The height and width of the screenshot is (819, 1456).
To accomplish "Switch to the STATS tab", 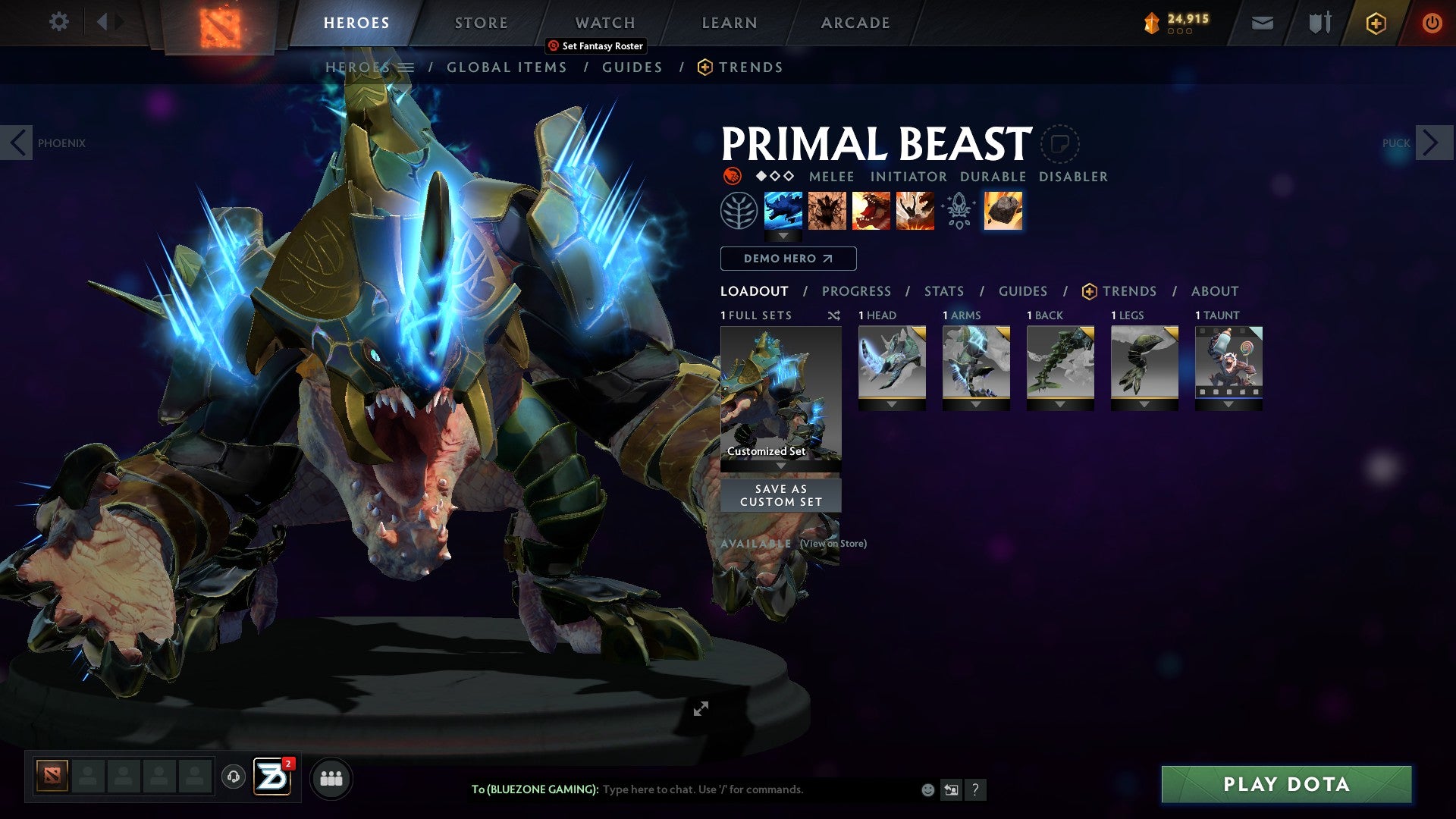I will (x=943, y=290).
